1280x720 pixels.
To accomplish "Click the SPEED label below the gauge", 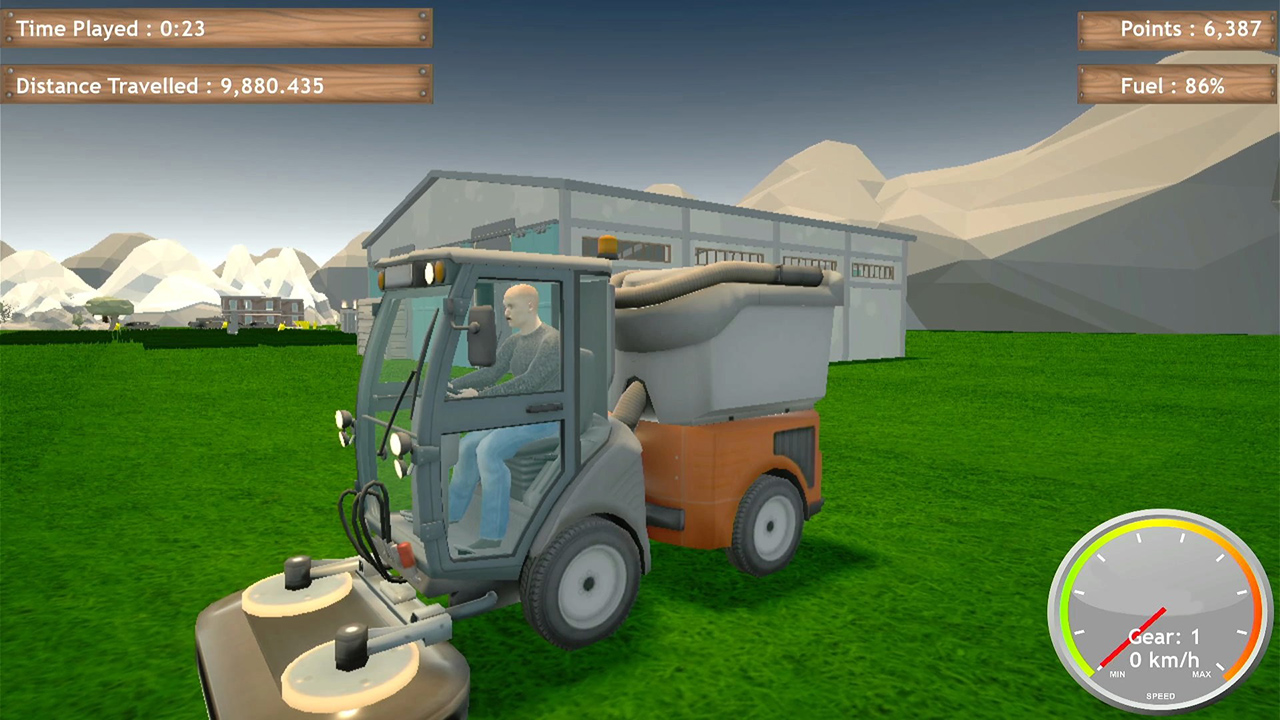I will point(1161,694).
